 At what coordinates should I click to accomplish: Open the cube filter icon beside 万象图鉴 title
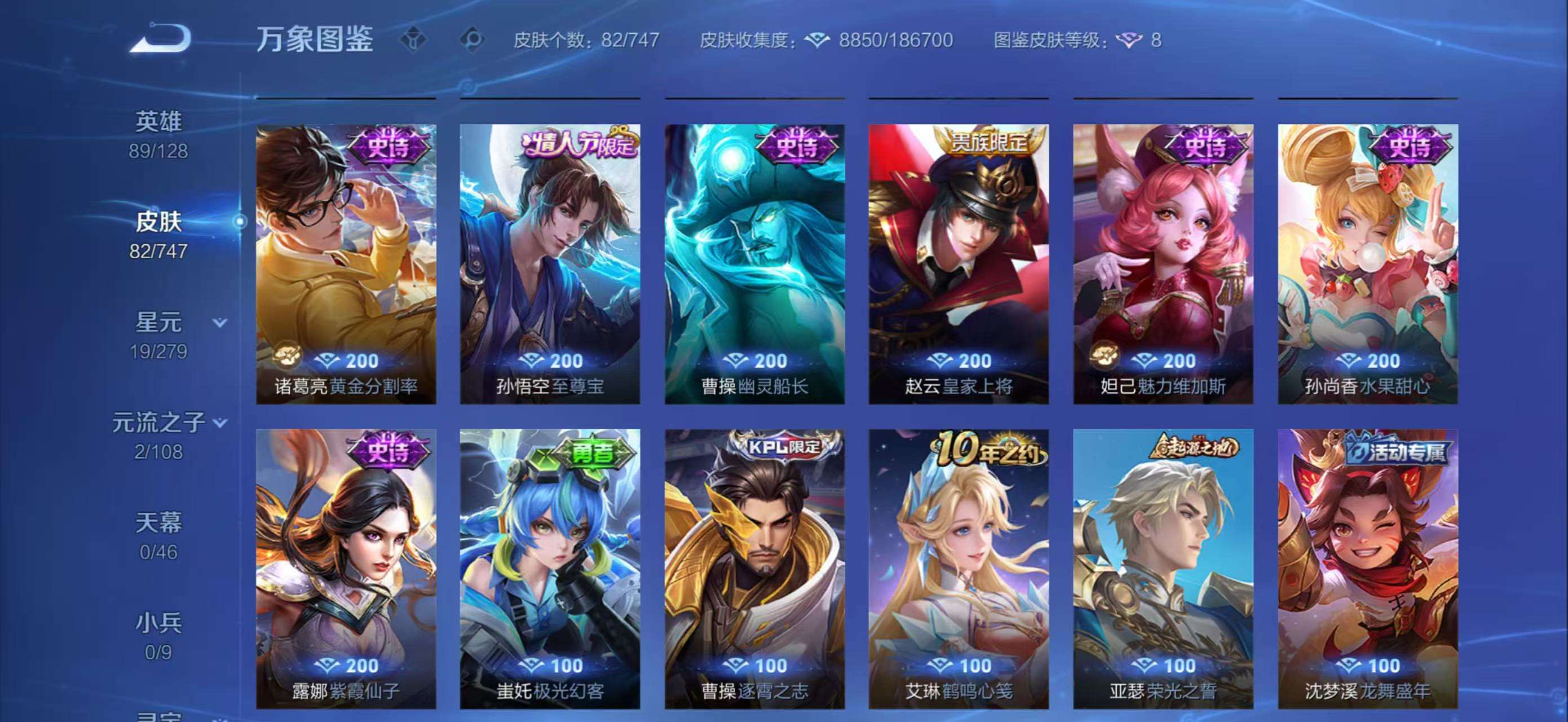click(414, 39)
